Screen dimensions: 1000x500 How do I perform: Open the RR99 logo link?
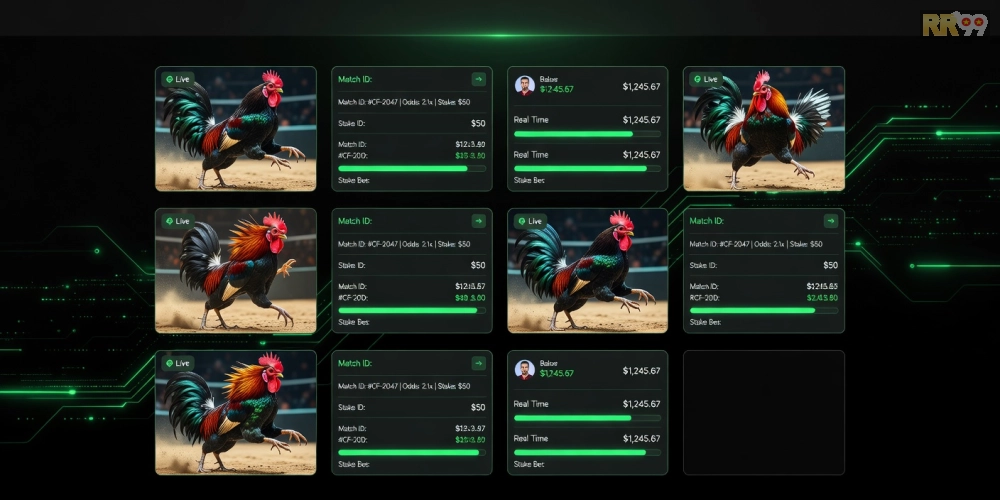click(x=954, y=24)
